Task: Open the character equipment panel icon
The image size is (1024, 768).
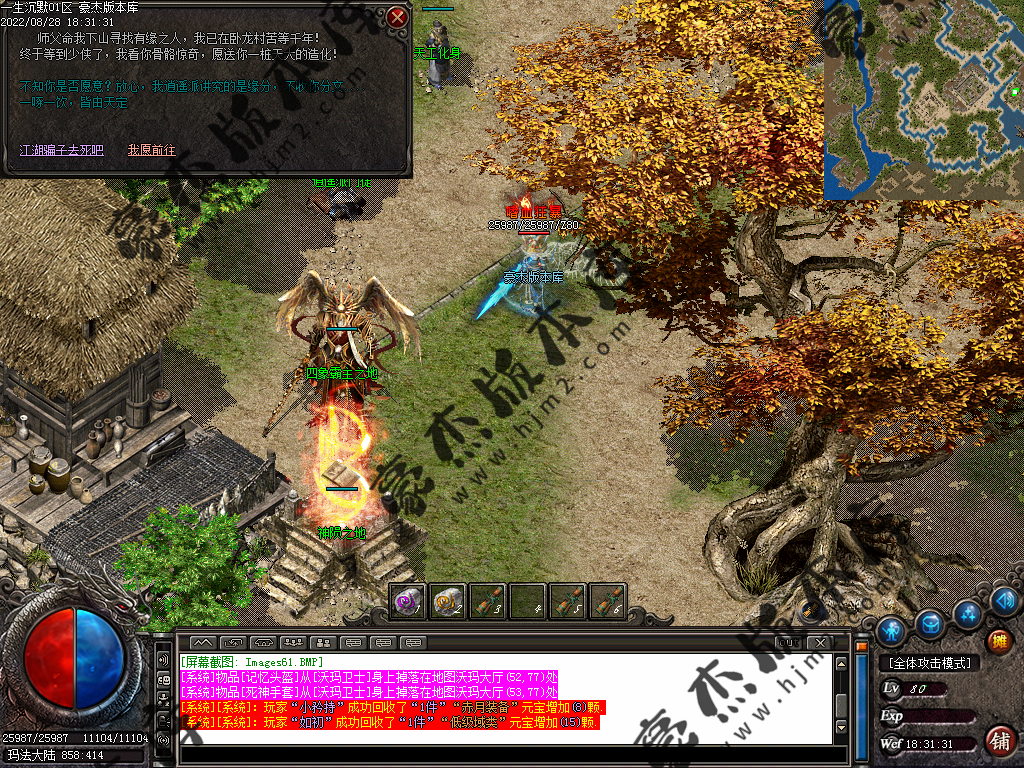Action: (x=891, y=630)
